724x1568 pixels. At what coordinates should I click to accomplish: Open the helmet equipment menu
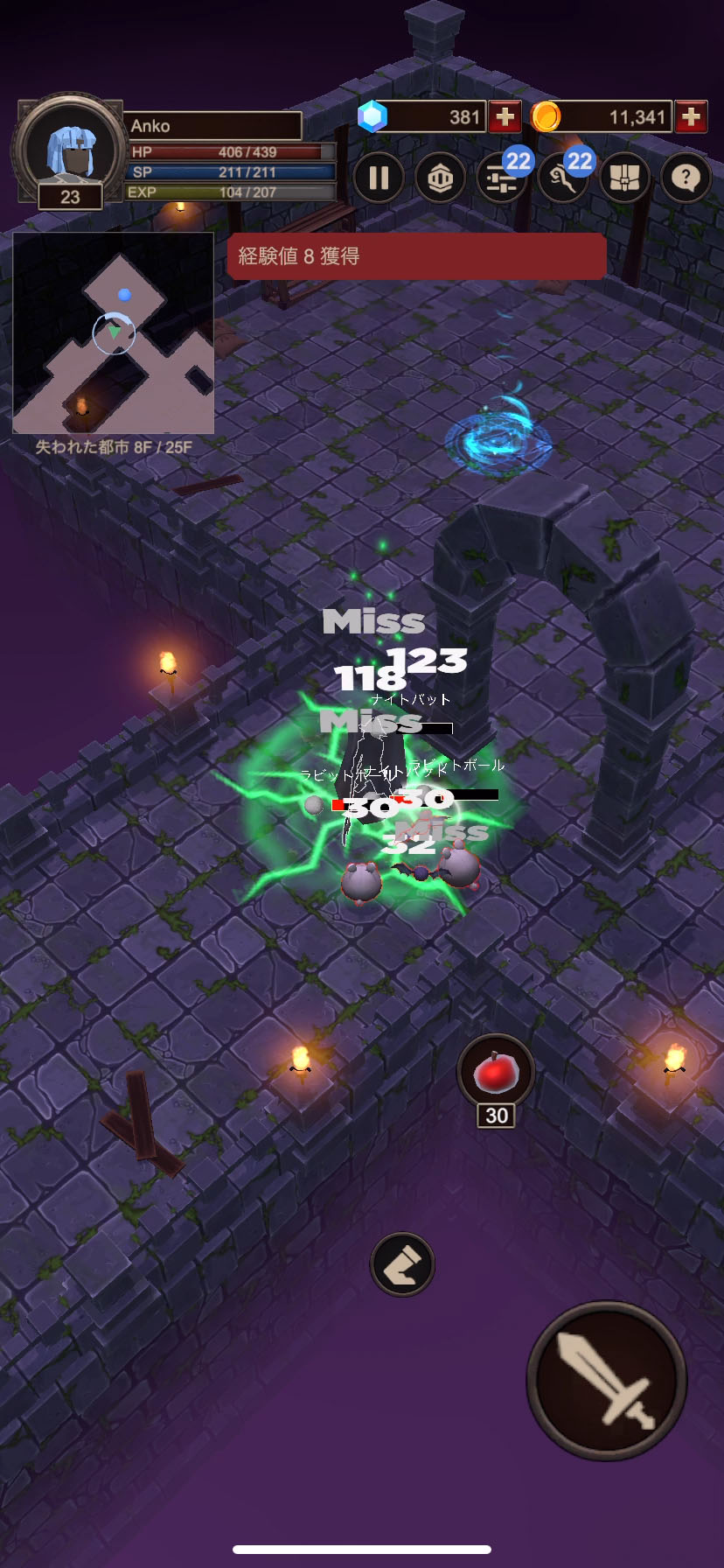coord(440,178)
